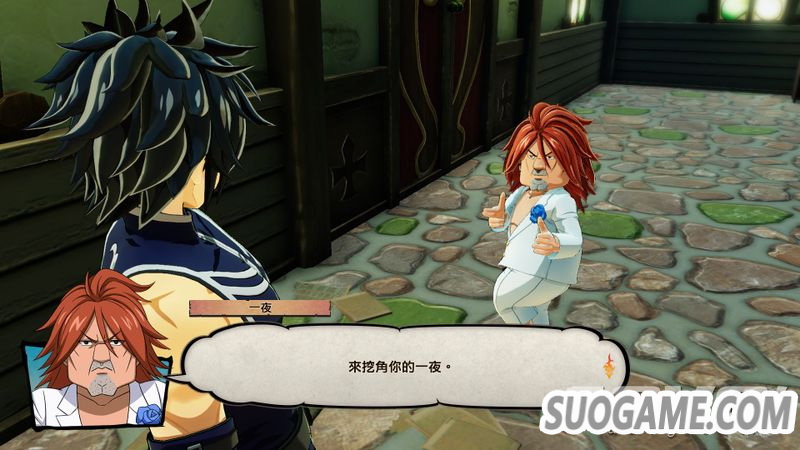800x450 pixels.
Task: Click the flame continue indicator in the dialogue
Action: (x=607, y=366)
